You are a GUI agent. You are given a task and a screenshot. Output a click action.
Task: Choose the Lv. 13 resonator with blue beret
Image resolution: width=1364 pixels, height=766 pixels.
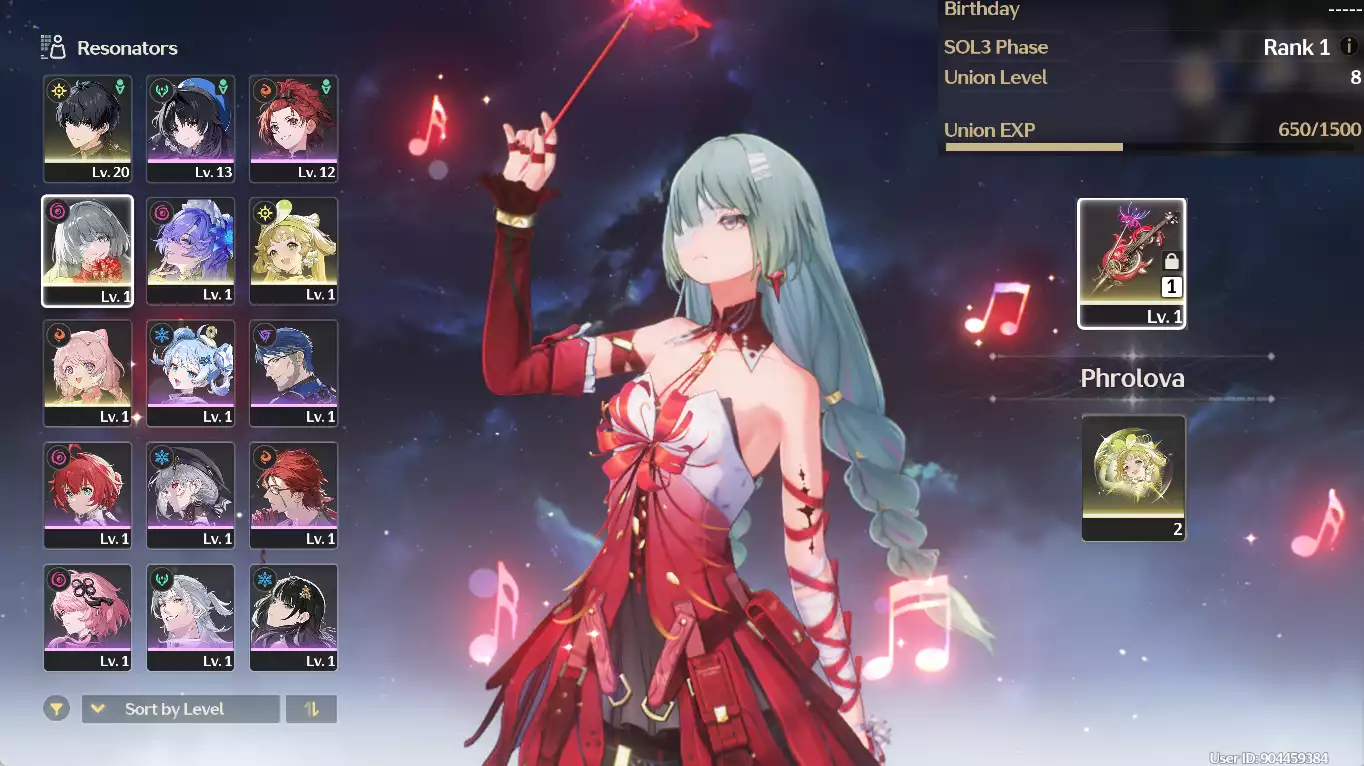click(x=191, y=128)
